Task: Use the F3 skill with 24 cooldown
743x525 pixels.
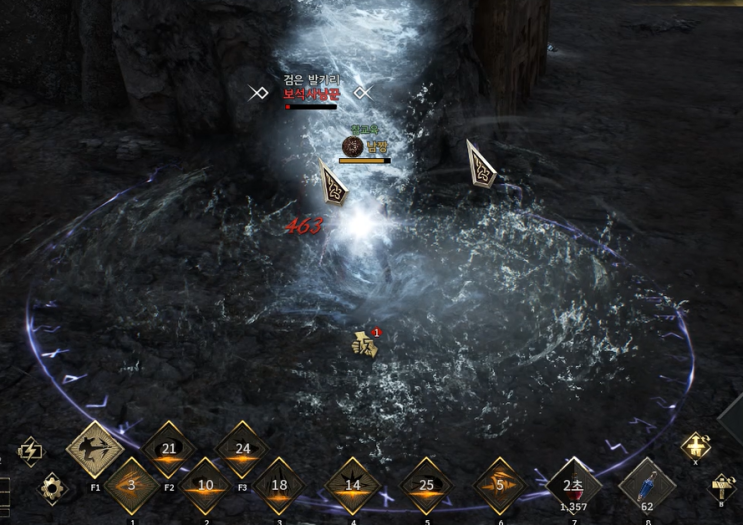Action: [243, 449]
